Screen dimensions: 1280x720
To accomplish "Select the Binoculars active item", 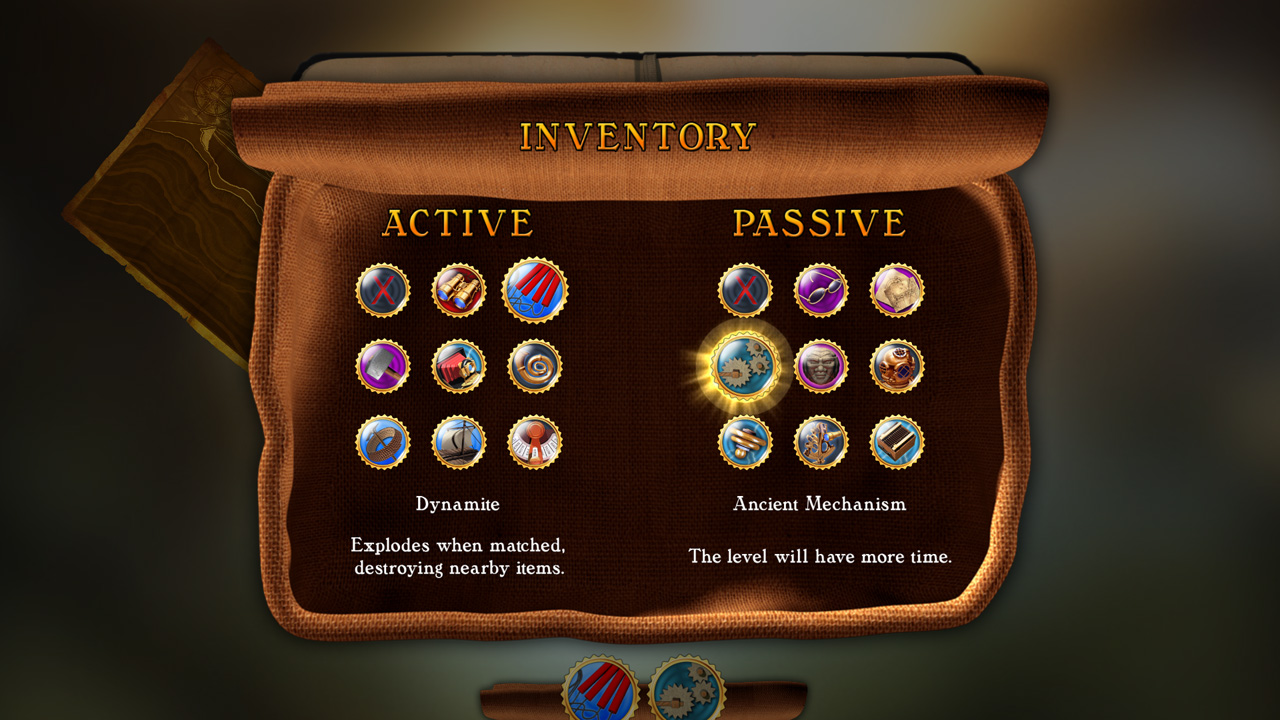I will click(x=459, y=290).
